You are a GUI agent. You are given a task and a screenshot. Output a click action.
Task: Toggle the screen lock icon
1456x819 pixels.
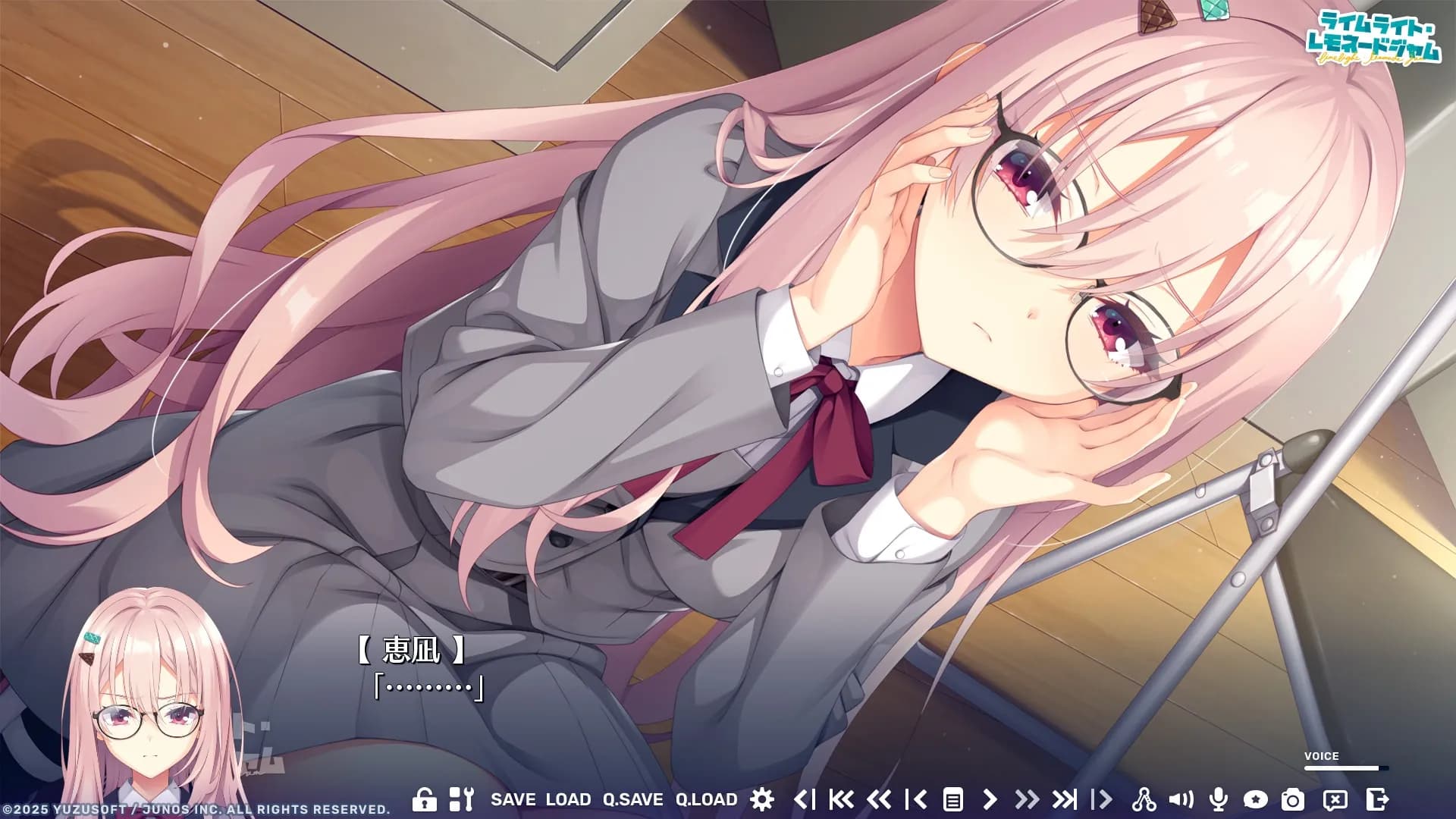[424, 799]
